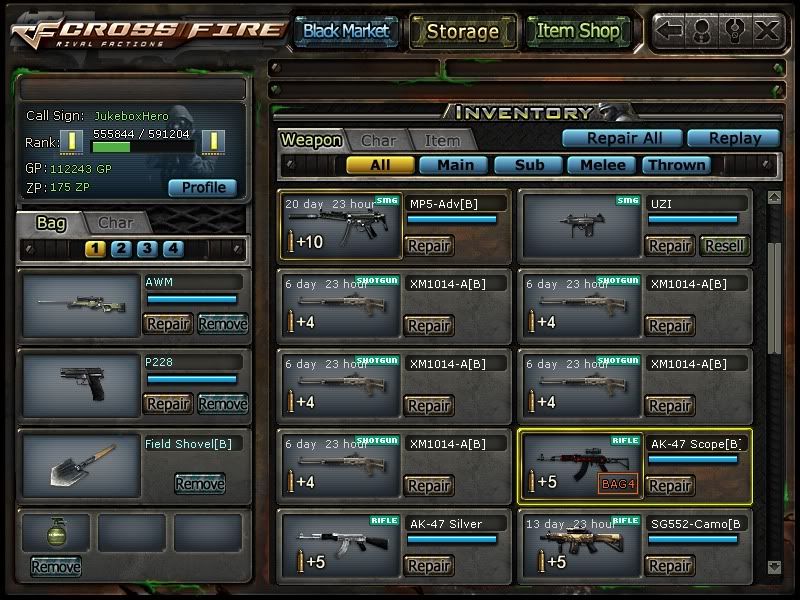Repair the P228 pistol
Image resolution: width=800 pixels, height=600 pixels.
coord(168,404)
